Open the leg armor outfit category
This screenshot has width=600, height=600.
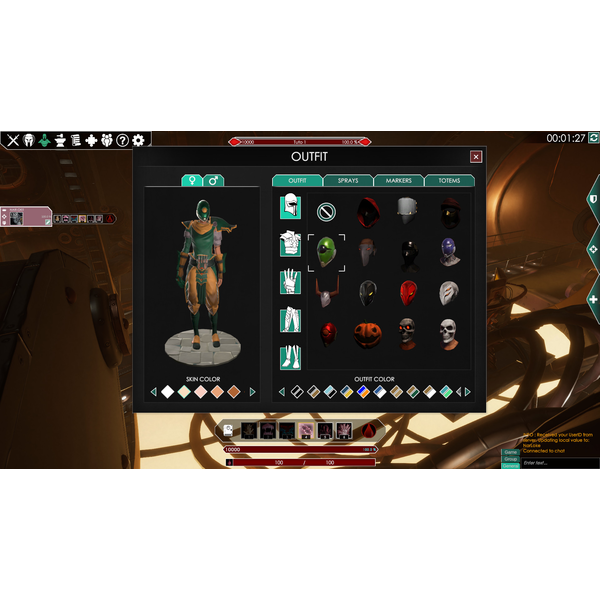click(290, 320)
